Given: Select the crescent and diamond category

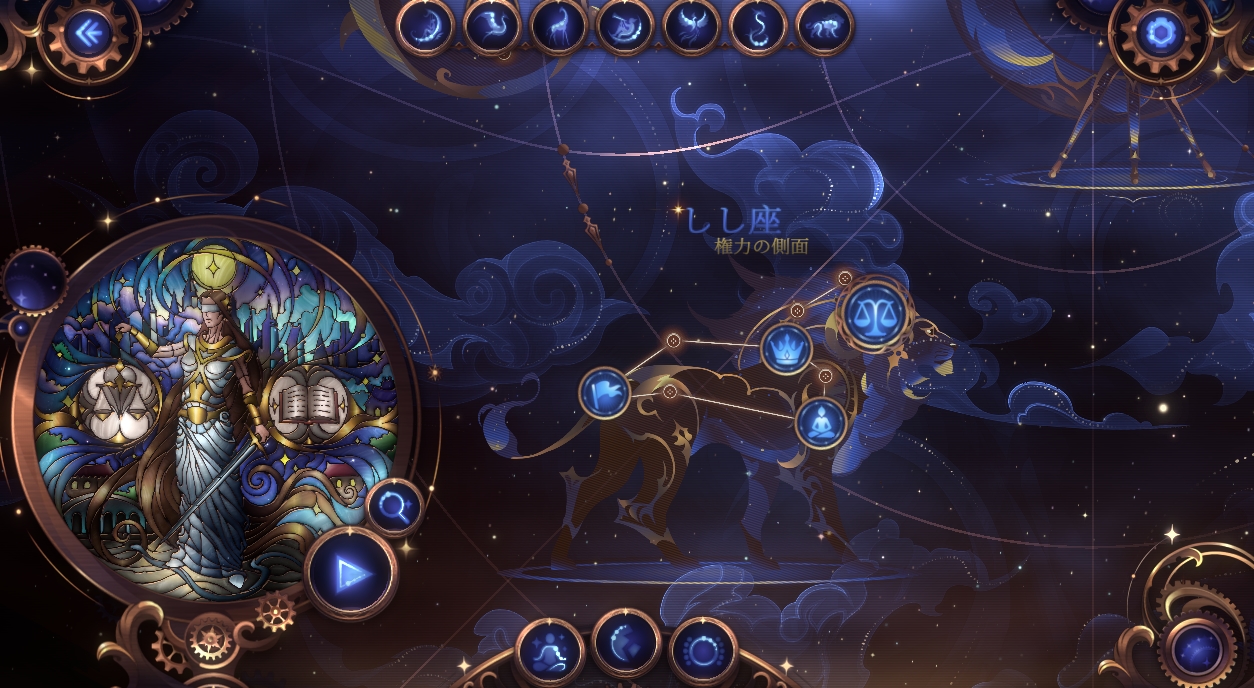Looking at the screenshot, I should tap(625, 642).
